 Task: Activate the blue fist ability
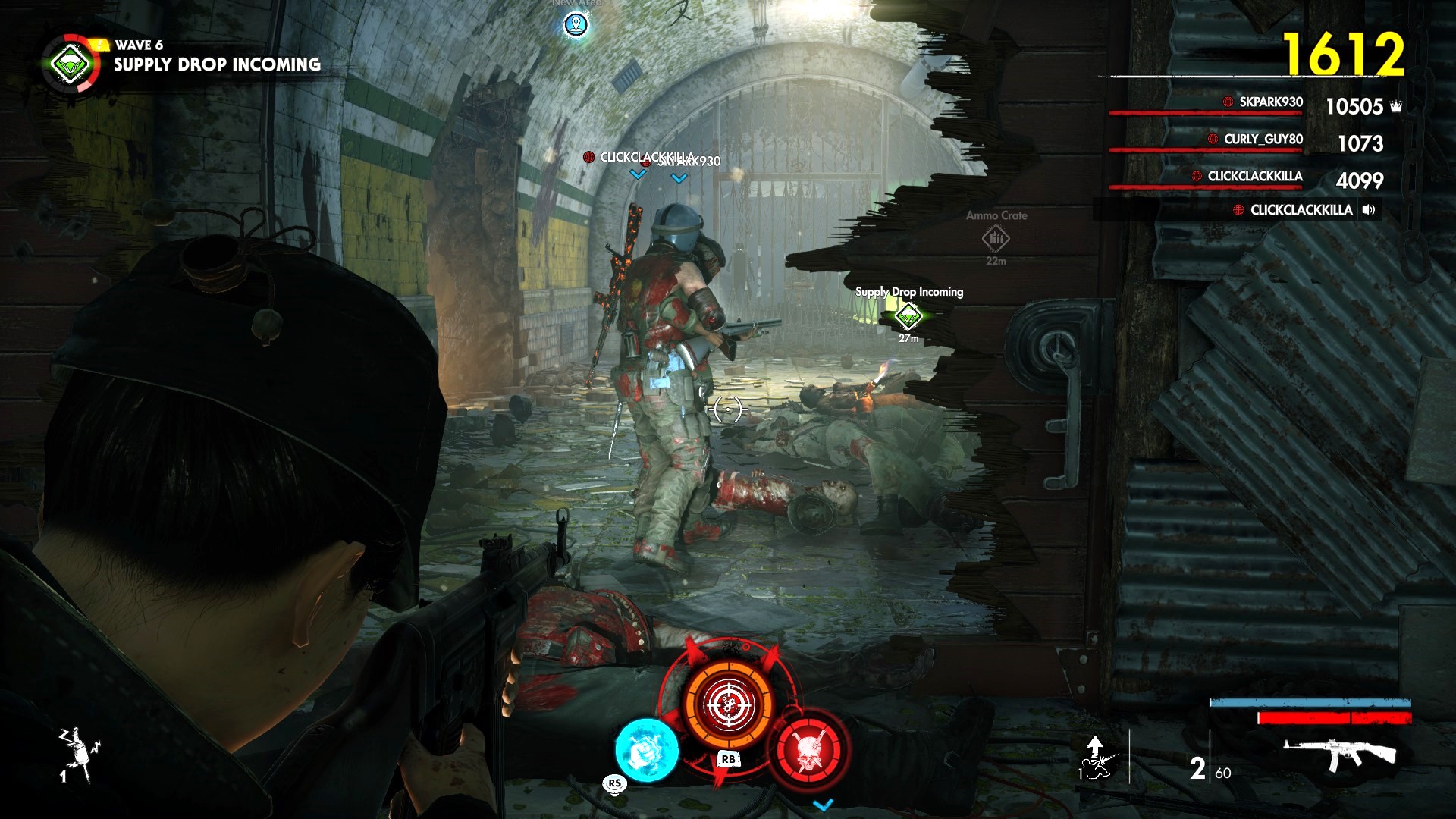point(646,750)
